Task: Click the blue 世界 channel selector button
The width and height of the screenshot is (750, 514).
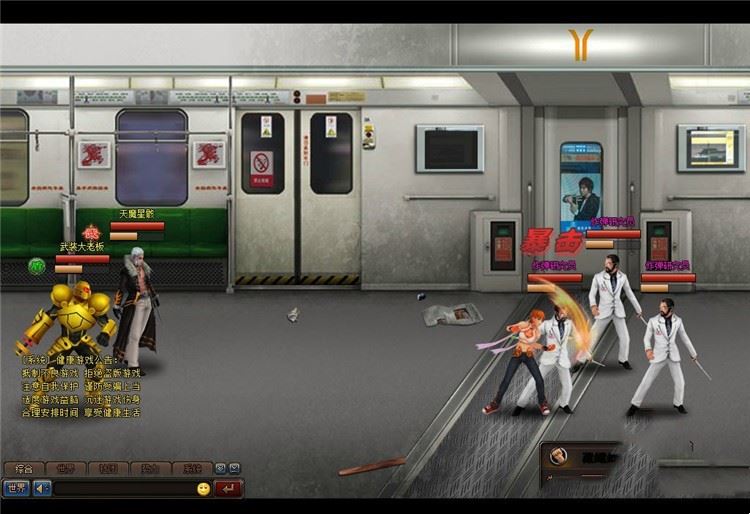Action: (x=16, y=488)
